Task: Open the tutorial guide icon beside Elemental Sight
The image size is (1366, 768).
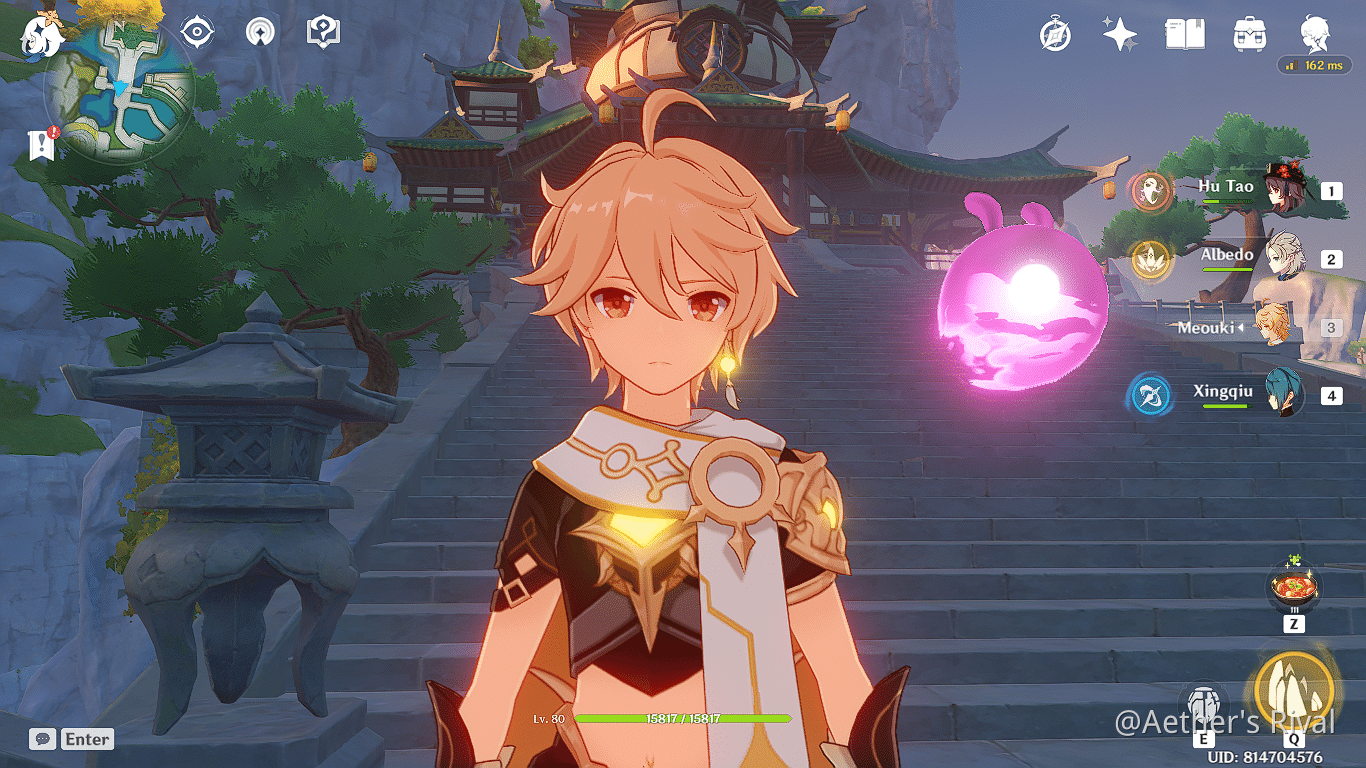Action: [x=321, y=31]
